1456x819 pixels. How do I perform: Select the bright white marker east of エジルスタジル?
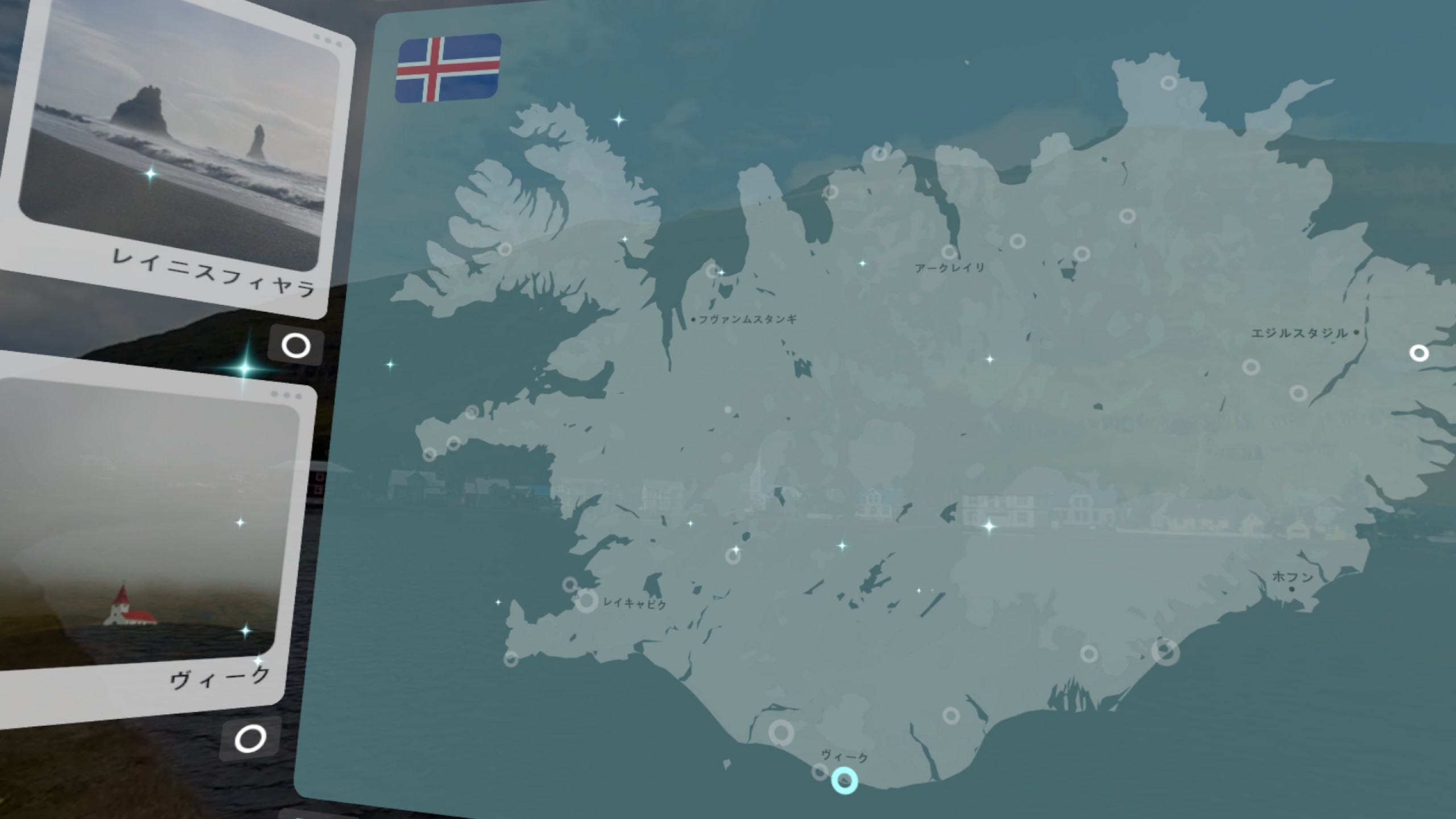pyautogui.click(x=1419, y=353)
